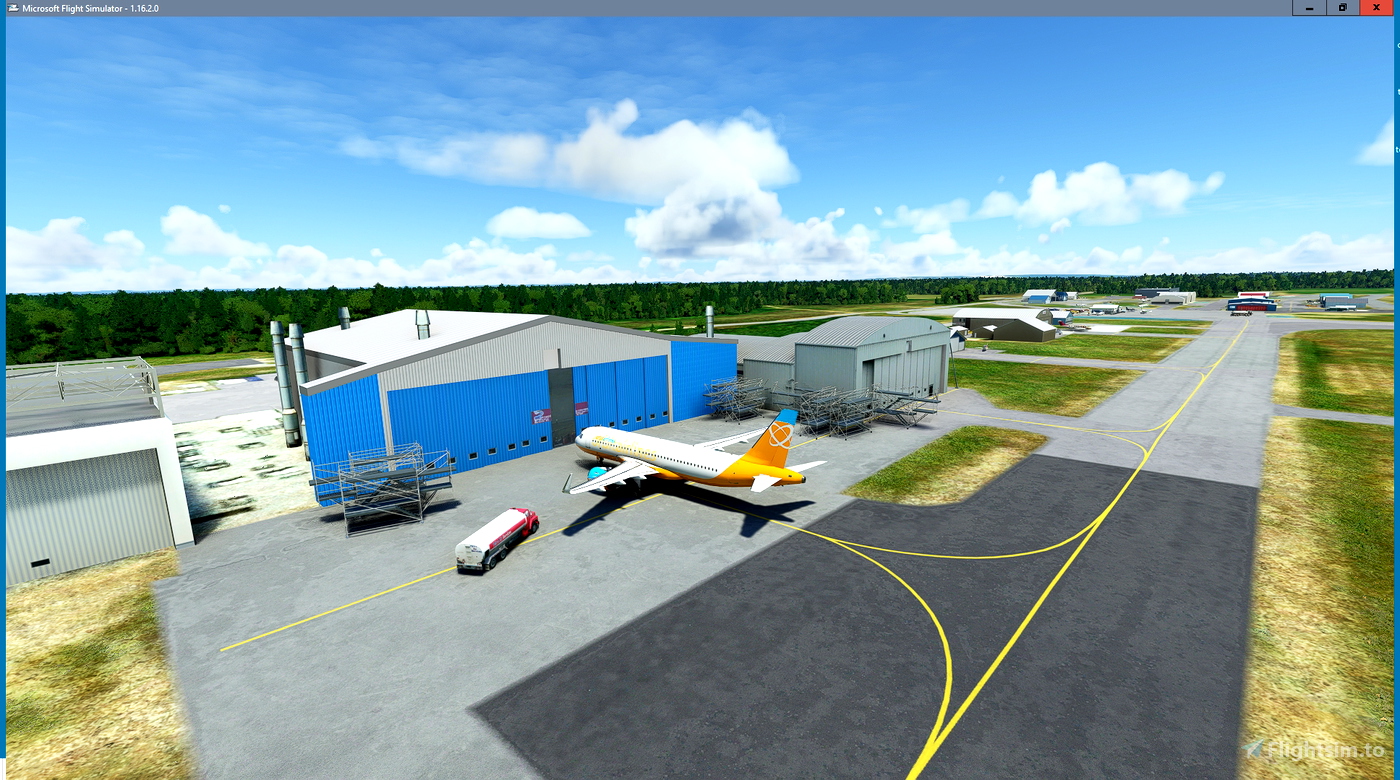
Task: Close the Microsoft Flight Simulator window
Action: click(x=1376, y=7)
